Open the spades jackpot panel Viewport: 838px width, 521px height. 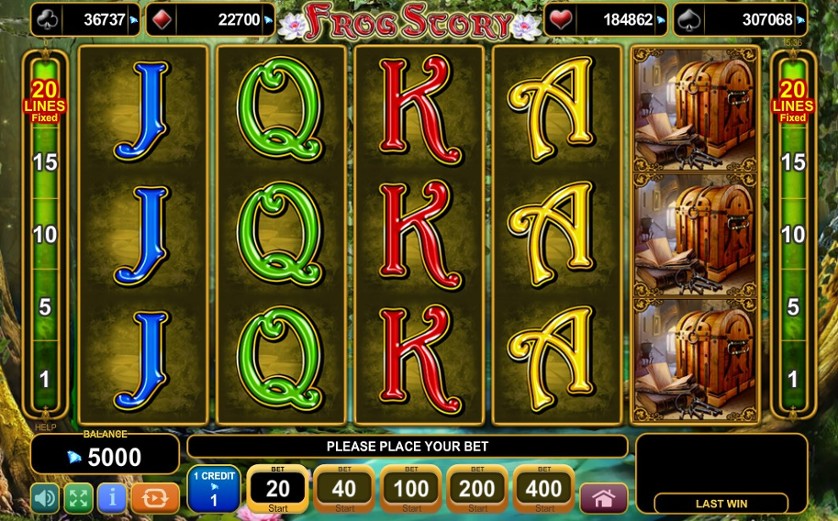tap(740, 19)
